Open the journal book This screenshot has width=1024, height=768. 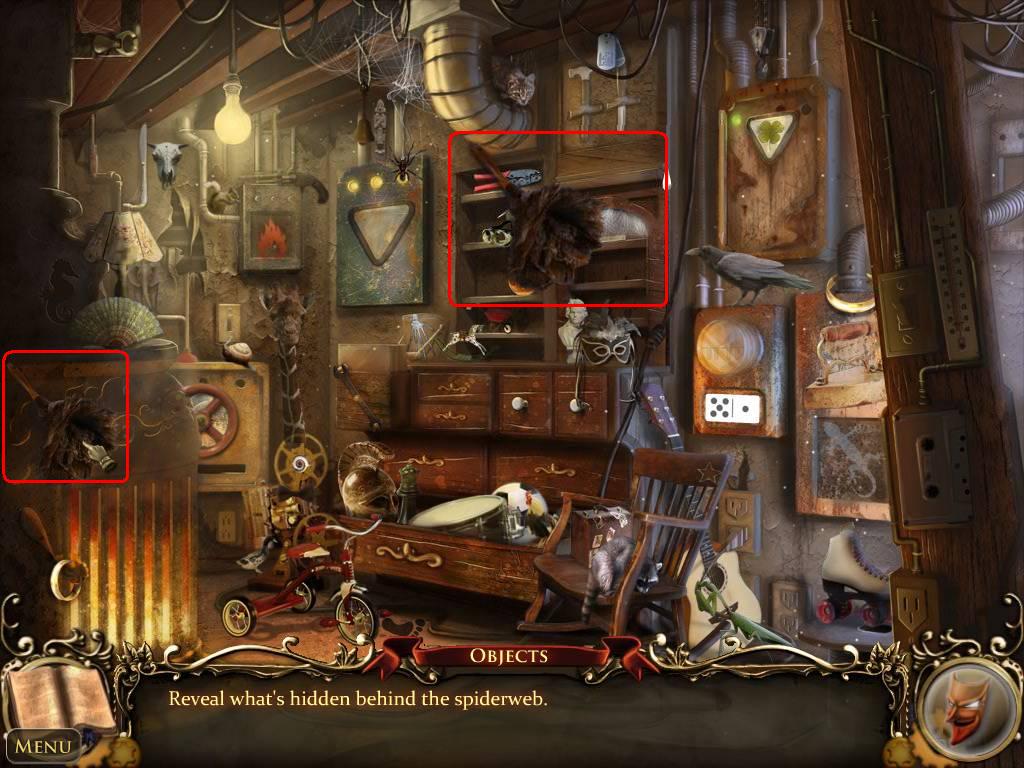pyautogui.click(x=58, y=693)
